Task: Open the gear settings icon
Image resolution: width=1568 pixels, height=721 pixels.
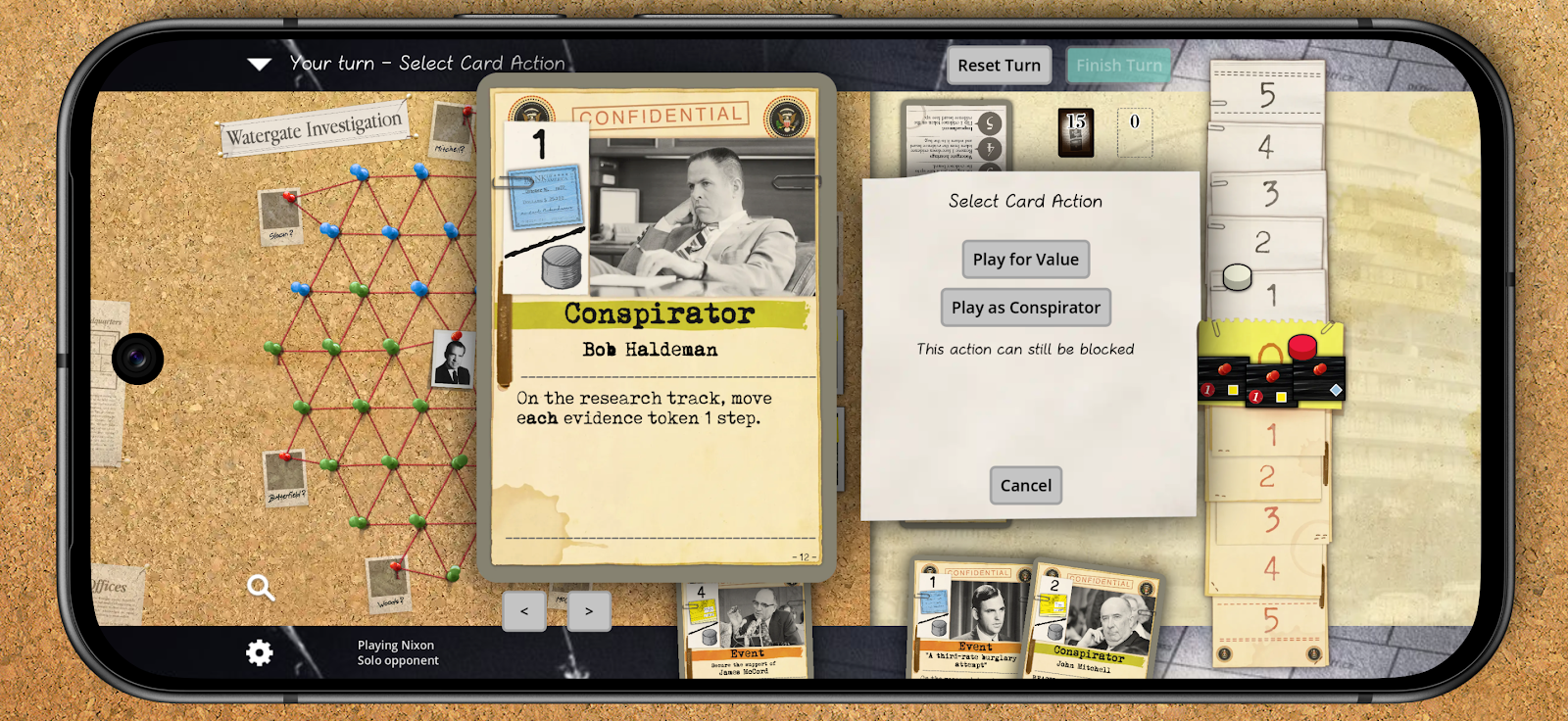Action: [260, 652]
